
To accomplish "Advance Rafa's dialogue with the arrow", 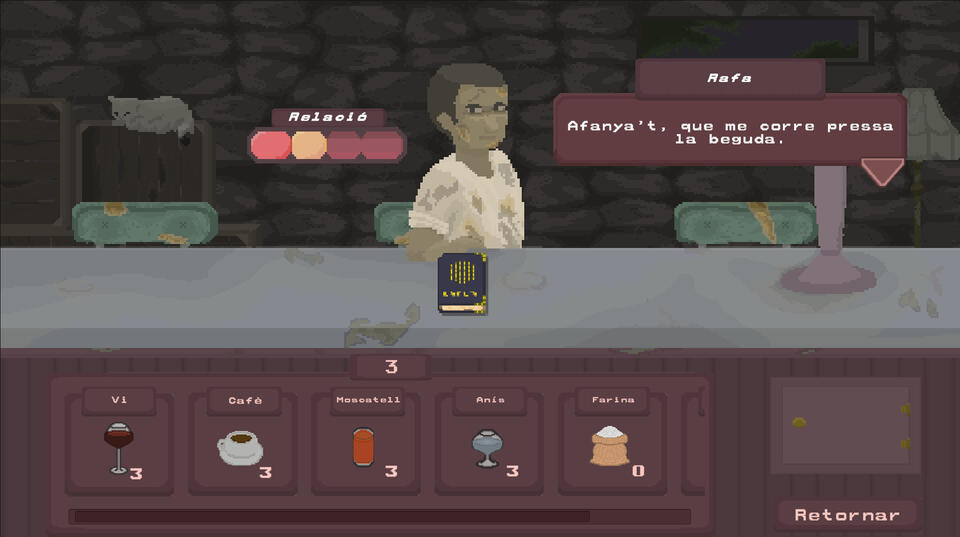I will [x=882, y=171].
